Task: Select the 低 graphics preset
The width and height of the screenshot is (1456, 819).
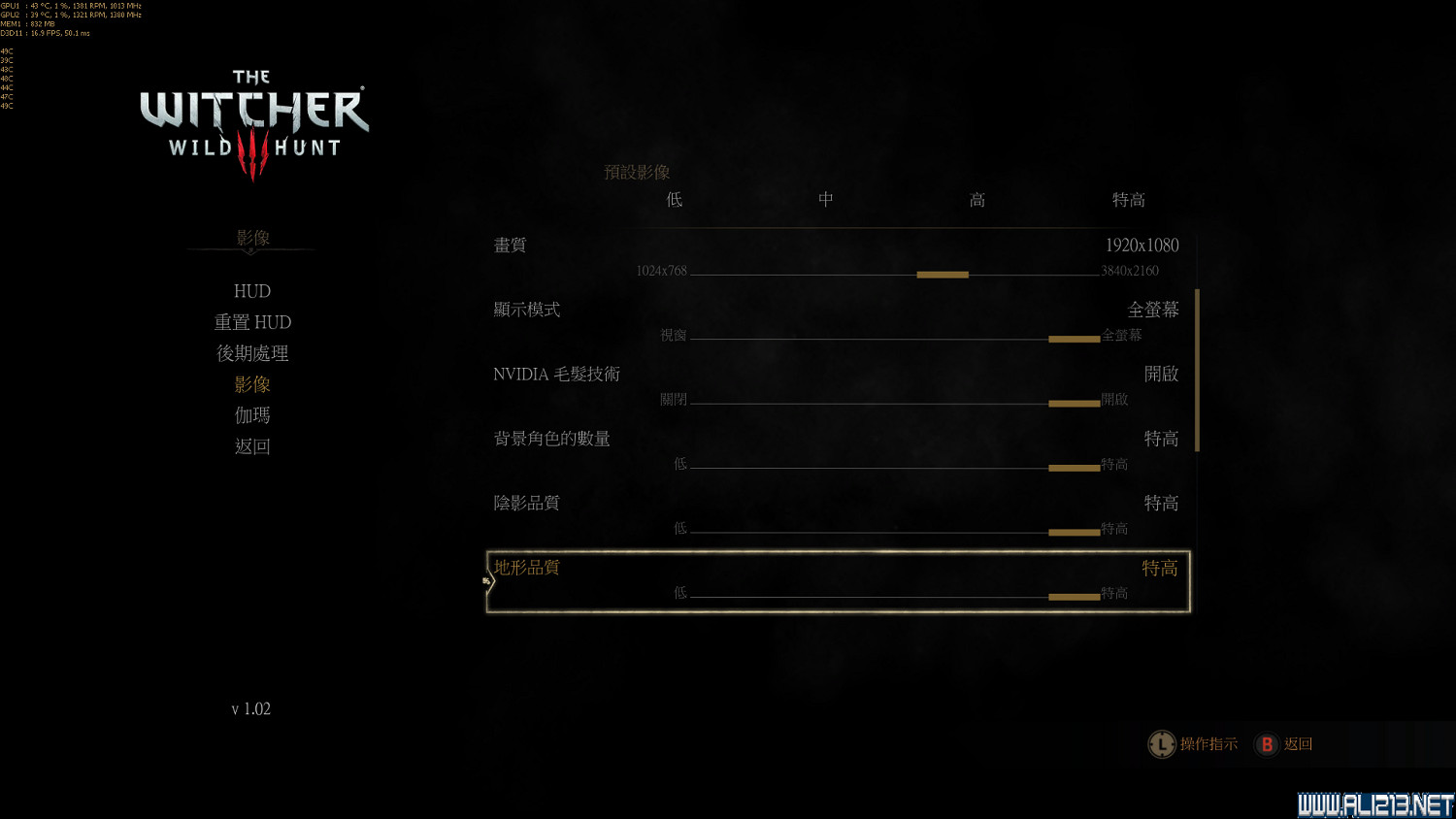Action: (x=674, y=199)
